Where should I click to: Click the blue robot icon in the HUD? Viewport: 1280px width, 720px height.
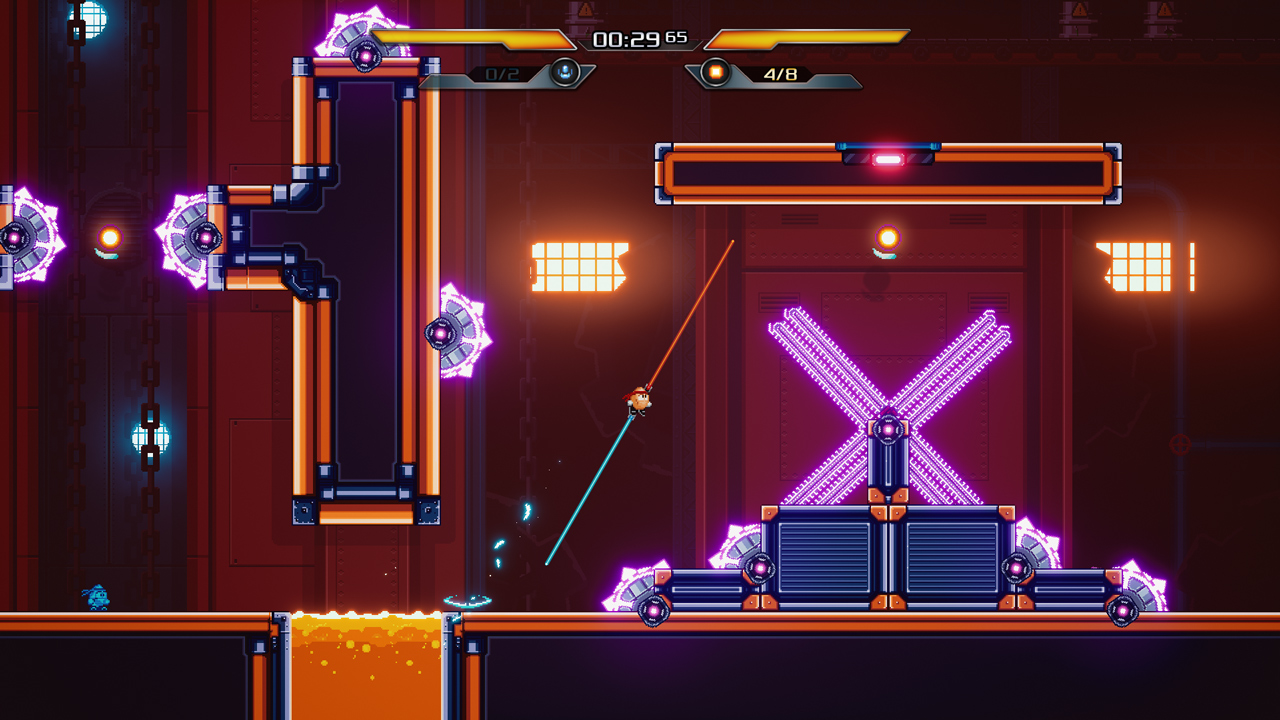click(565, 72)
